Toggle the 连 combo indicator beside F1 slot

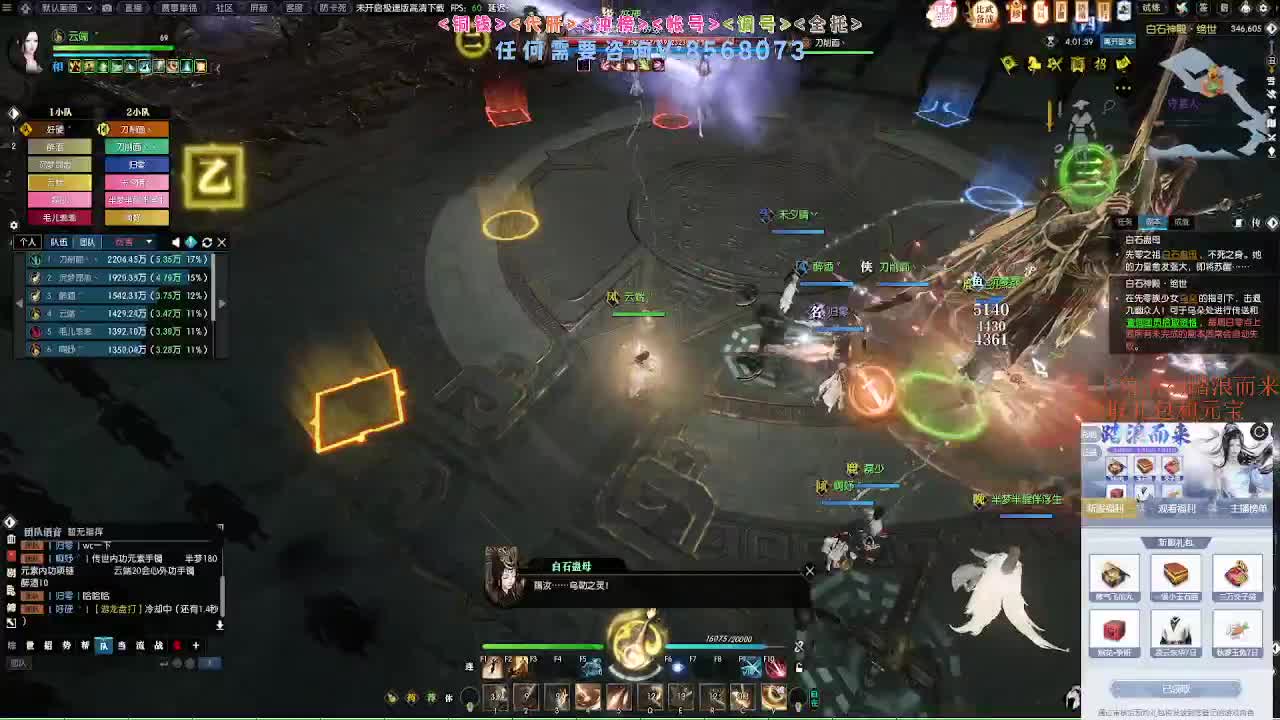470,666
